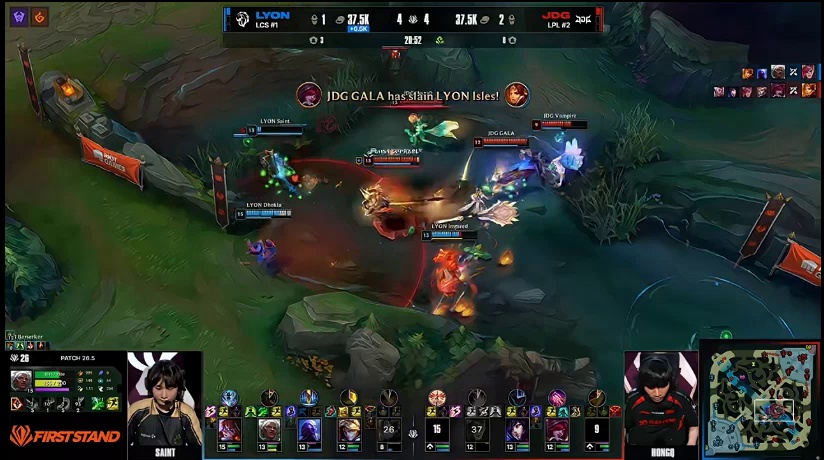Select the dead champion portrait with 9 timer
The image size is (824, 460).
click(597, 429)
